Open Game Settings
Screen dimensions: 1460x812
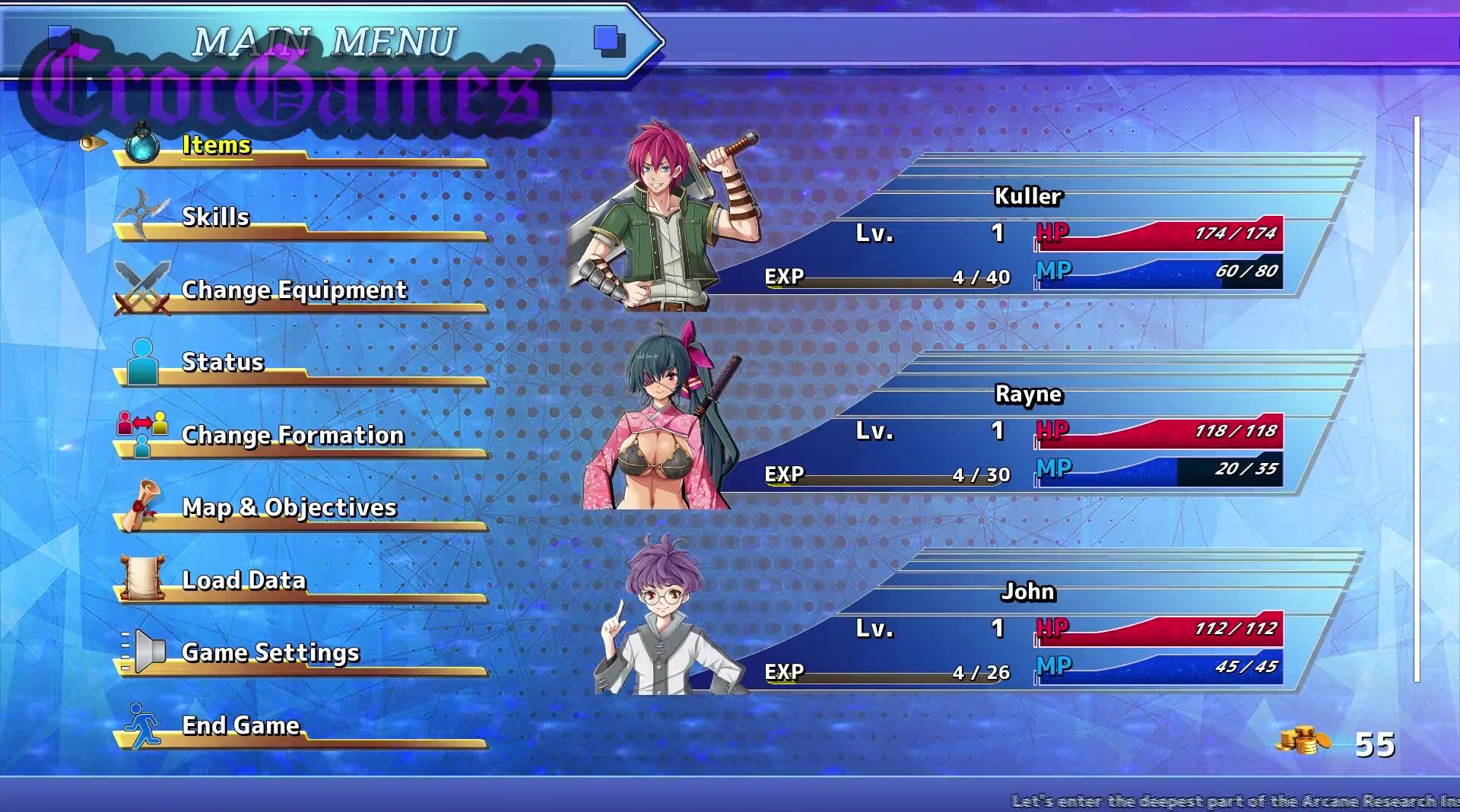click(270, 652)
